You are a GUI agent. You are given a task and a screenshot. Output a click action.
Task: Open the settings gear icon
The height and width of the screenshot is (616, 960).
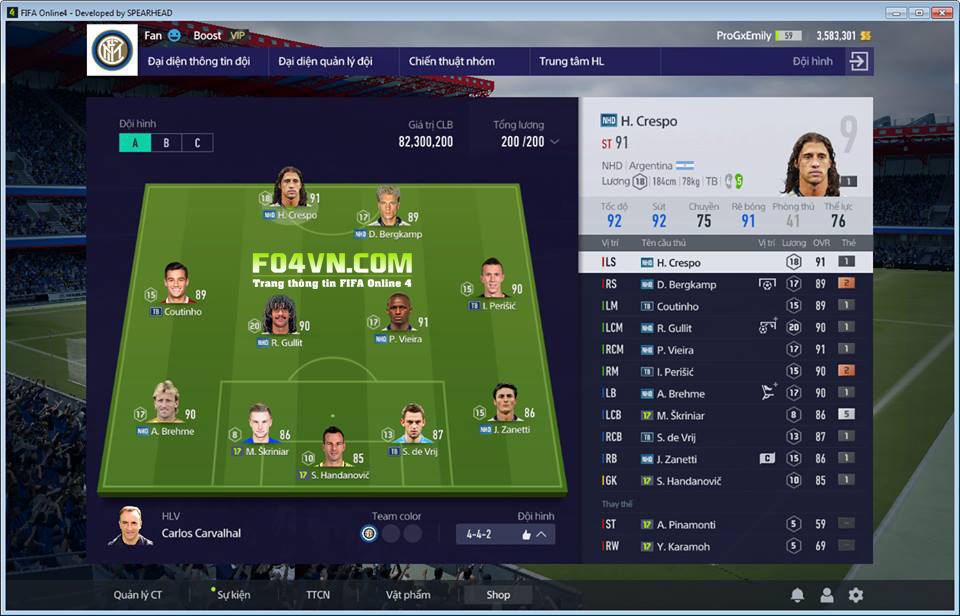point(856,595)
